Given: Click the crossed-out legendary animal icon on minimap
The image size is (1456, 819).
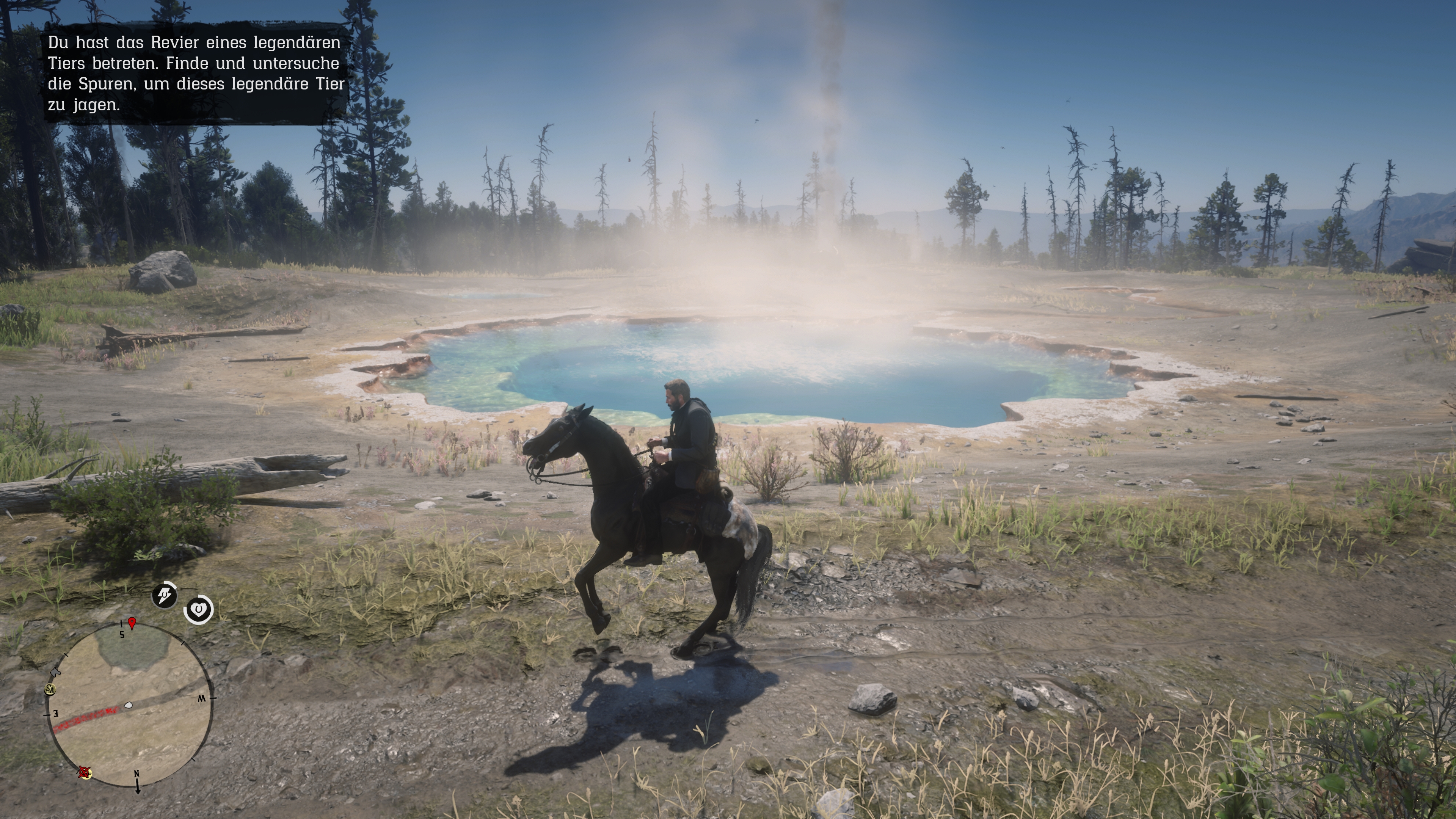Looking at the screenshot, I should (84, 774).
